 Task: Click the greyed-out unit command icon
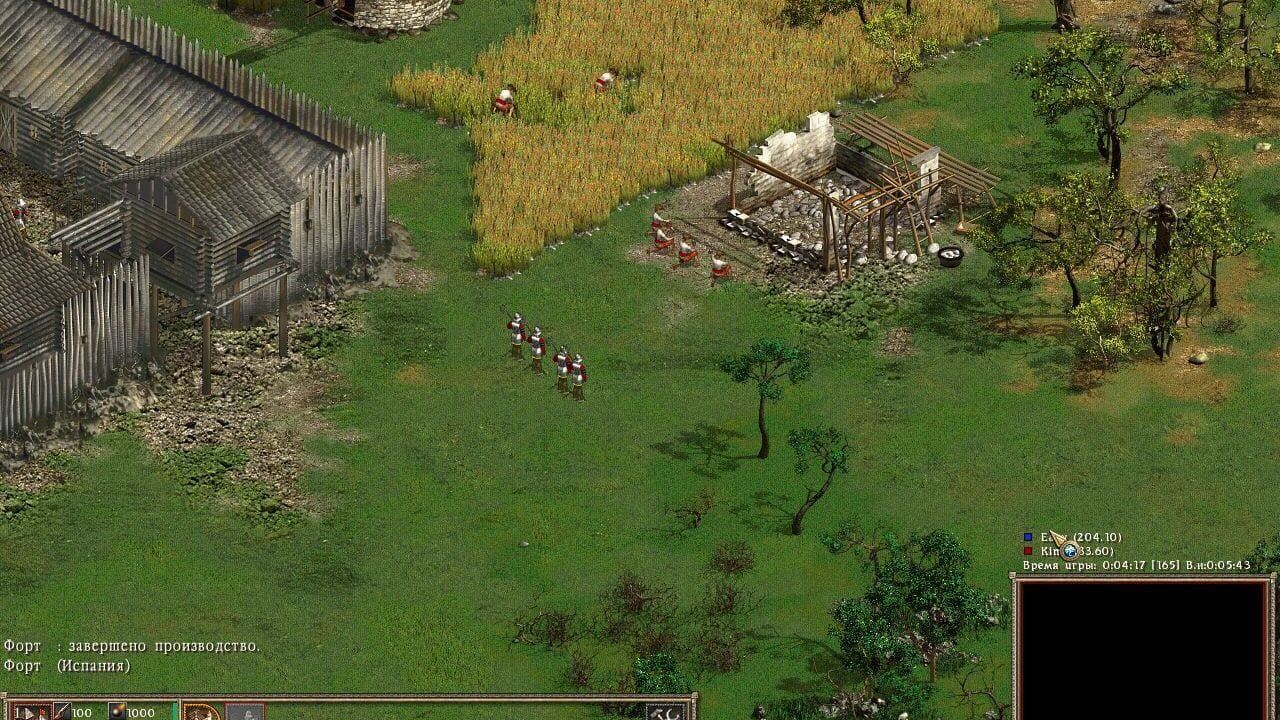coord(245,712)
